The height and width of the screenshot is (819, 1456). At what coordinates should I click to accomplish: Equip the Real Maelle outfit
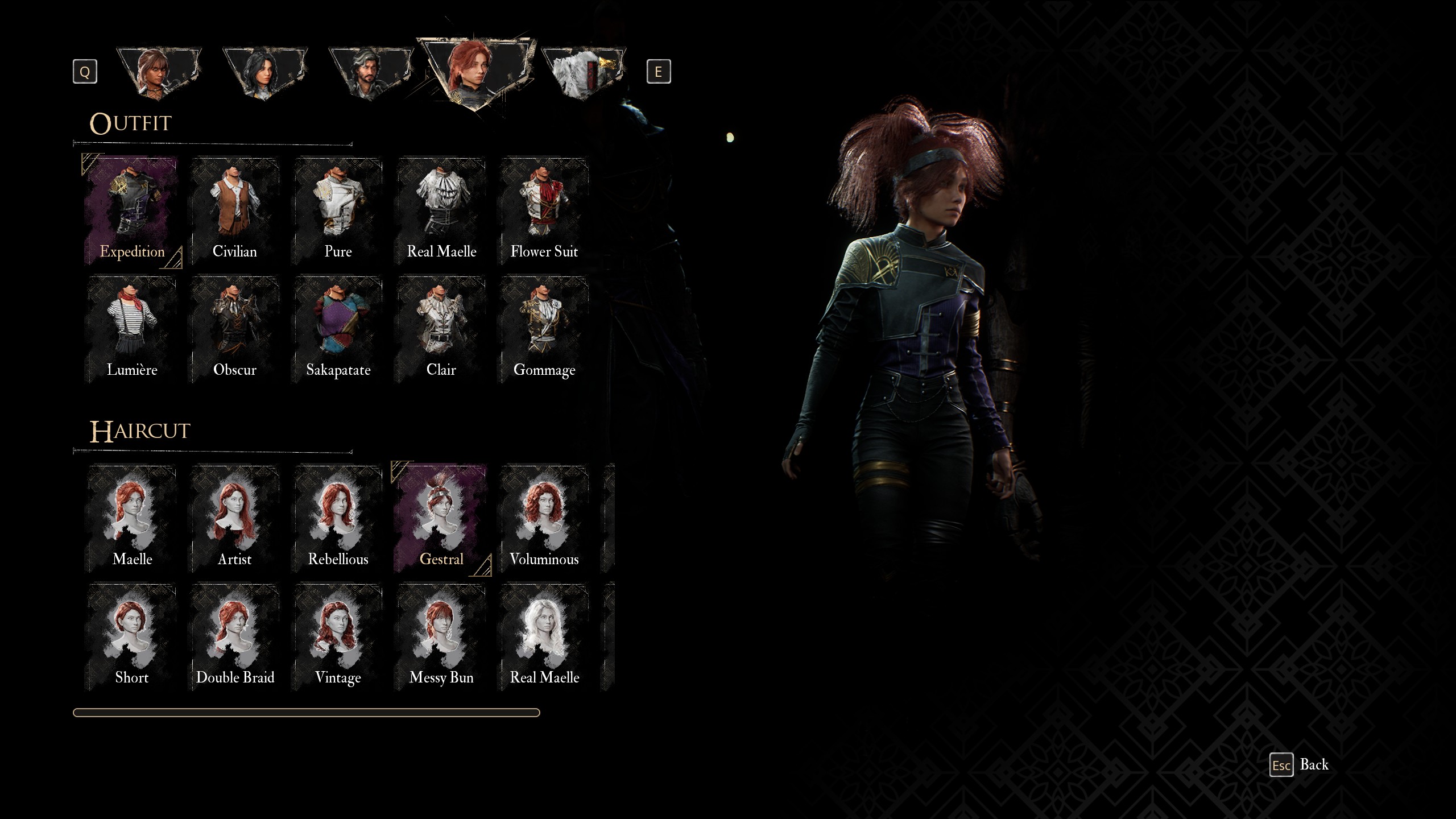coord(441,212)
